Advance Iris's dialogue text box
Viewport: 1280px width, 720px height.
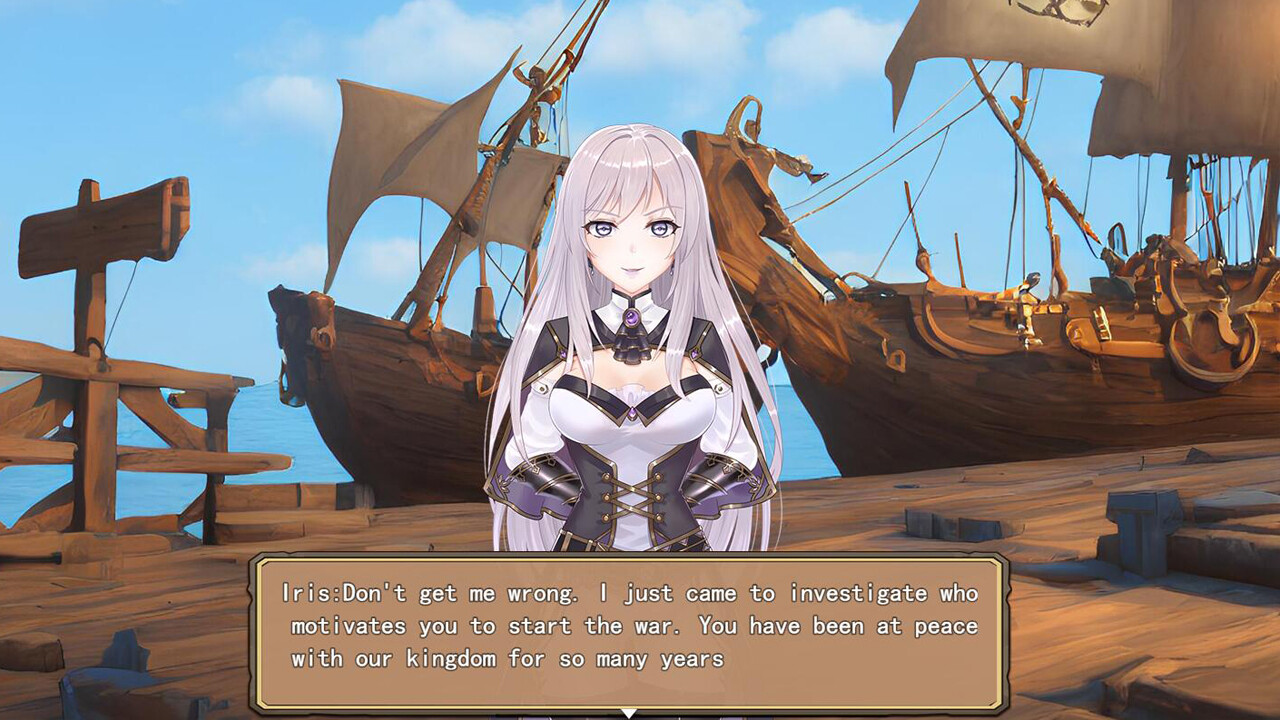[x=629, y=630]
